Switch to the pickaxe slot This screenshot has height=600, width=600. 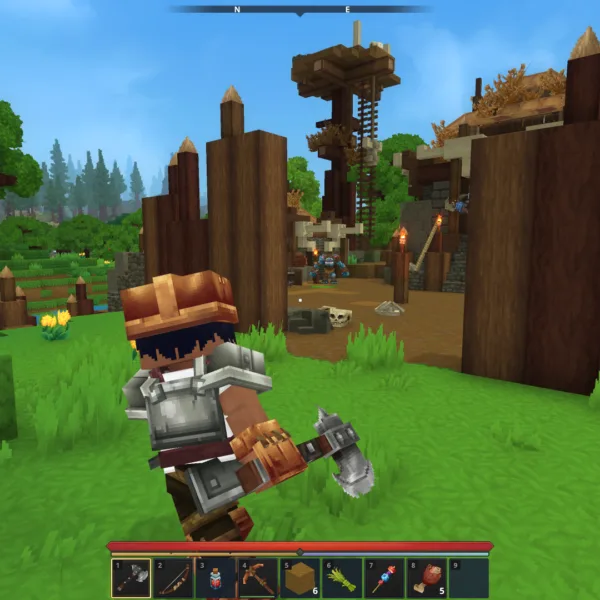(257, 578)
